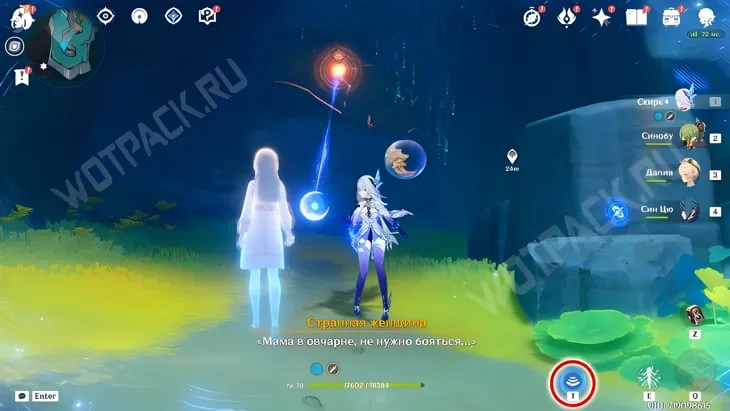Select active character Скирк in party list
The height and width of the screenshot is (411, 730).
[x=685, y=100]
